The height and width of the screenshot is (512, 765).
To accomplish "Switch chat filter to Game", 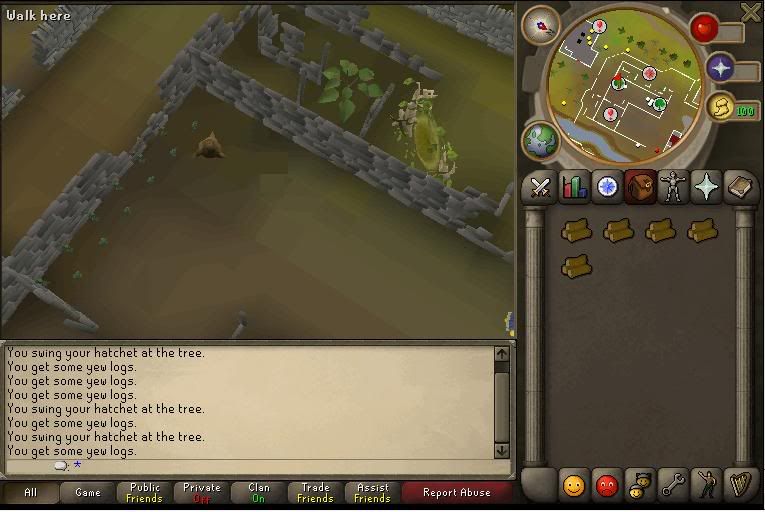I will pyautogui.click(x=88, y=493).
